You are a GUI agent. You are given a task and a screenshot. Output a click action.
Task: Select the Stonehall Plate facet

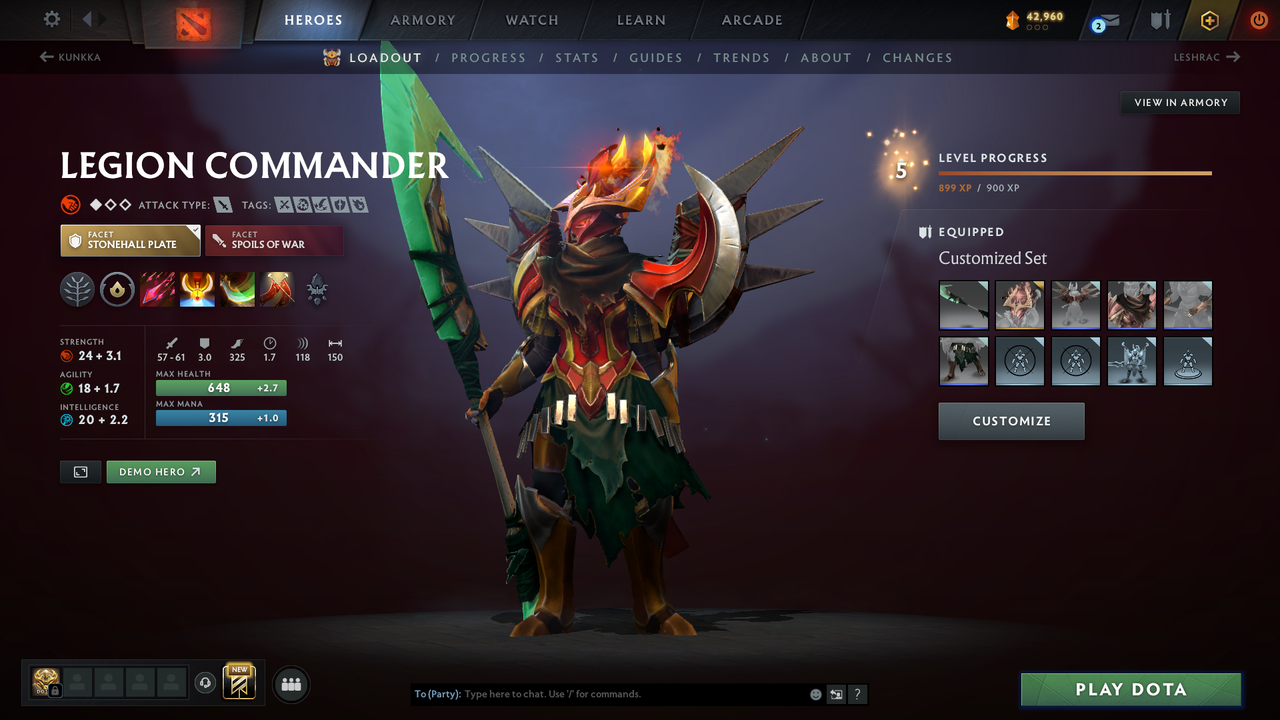tap(130, 240)
